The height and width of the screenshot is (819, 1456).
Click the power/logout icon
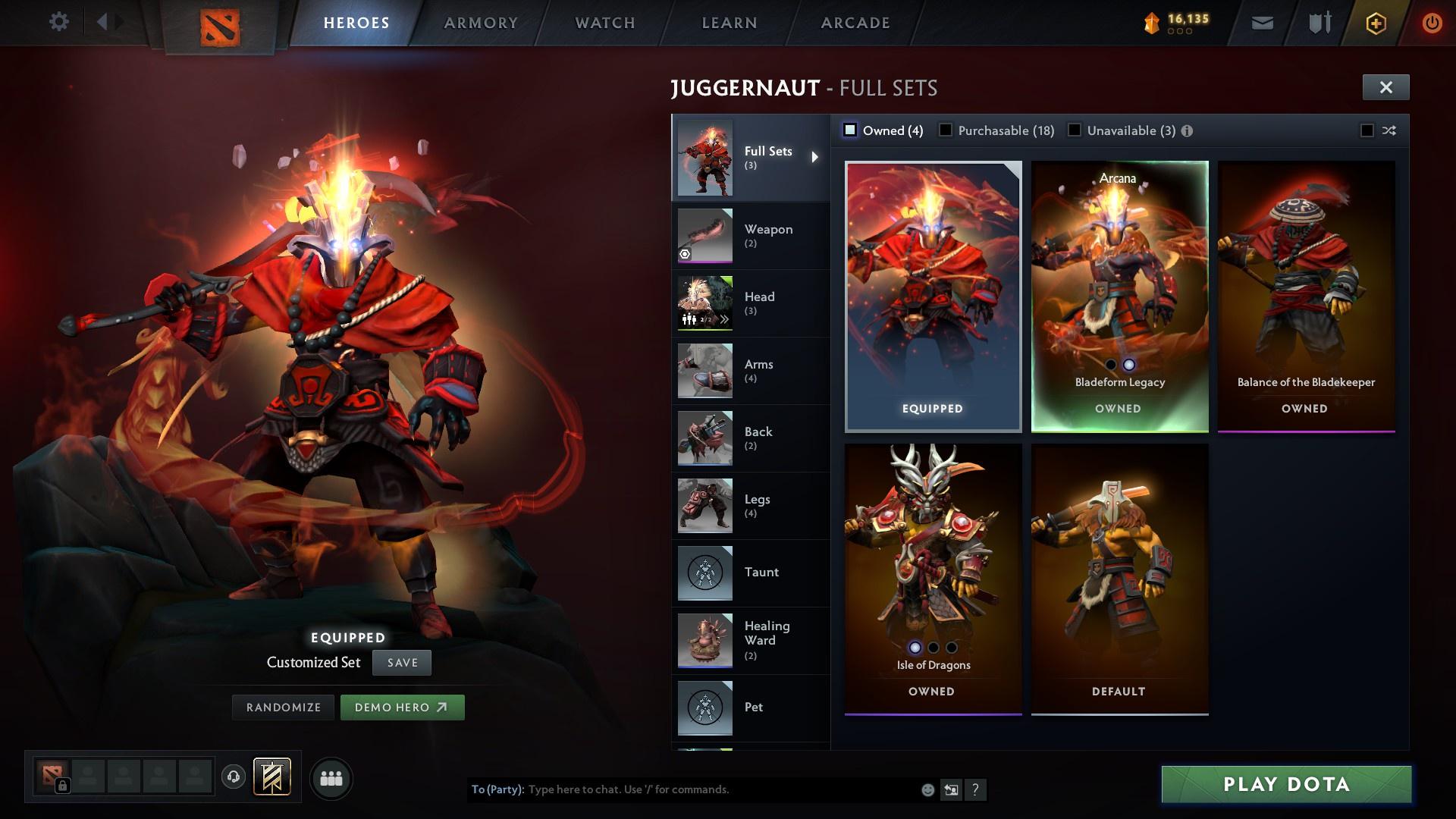[x=1432, y=23]
